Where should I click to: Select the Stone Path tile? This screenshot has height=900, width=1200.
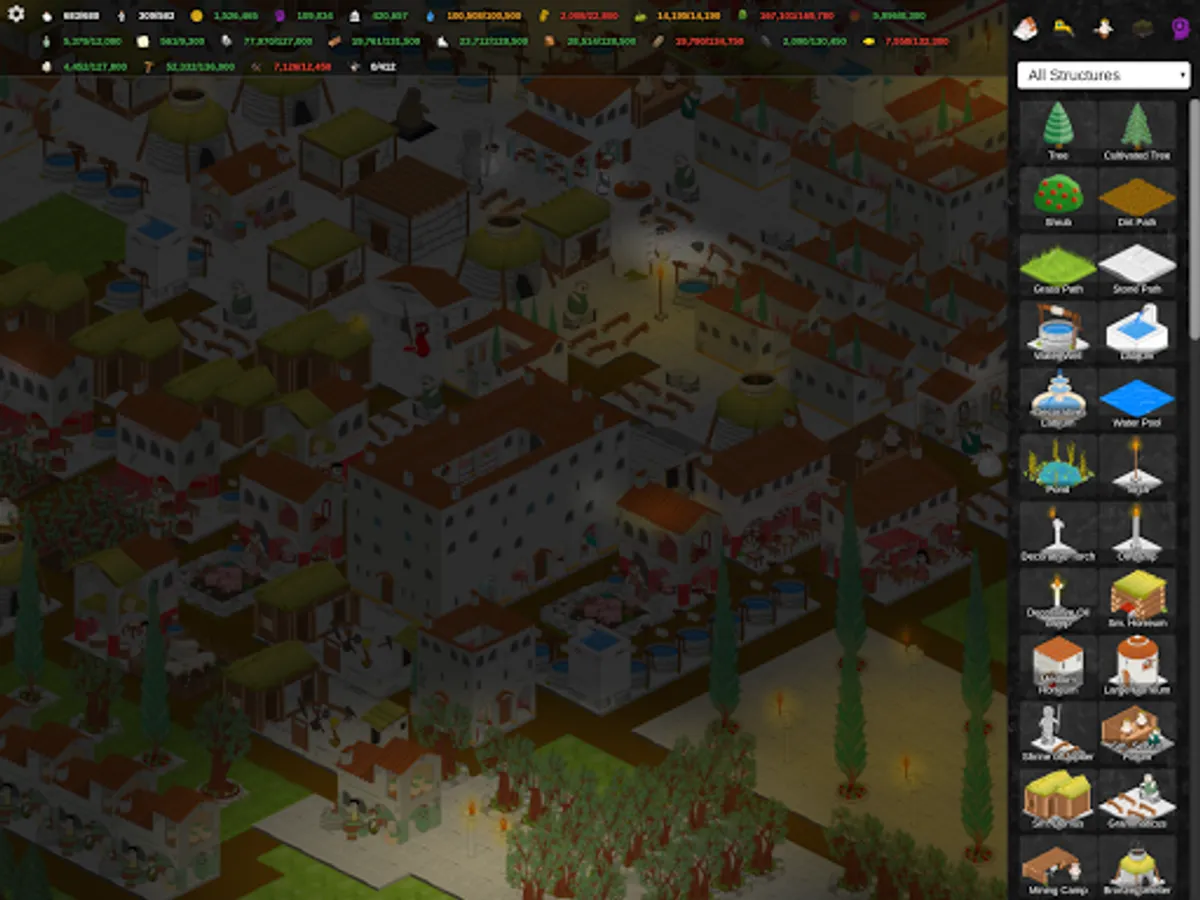1137,264
